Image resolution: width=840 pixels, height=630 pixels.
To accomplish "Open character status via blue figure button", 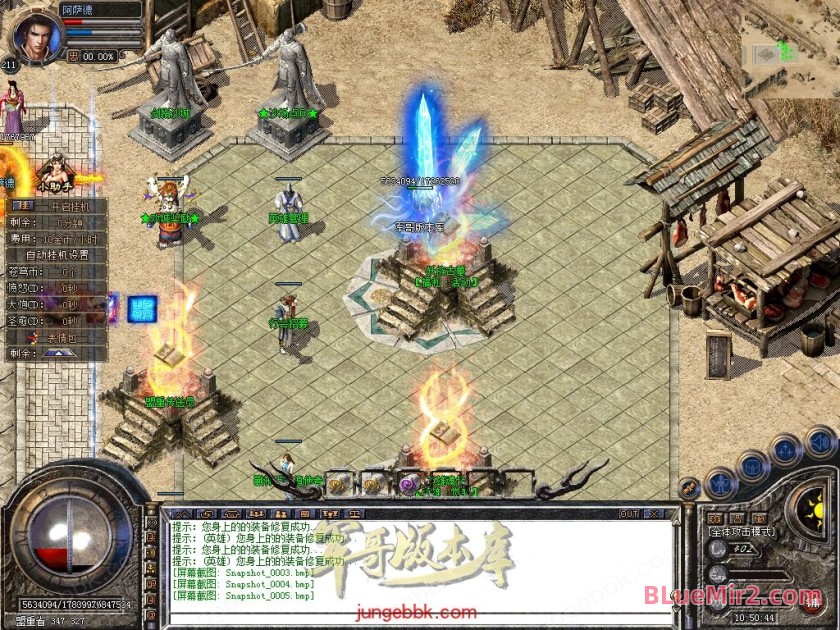I will point(720,484).
